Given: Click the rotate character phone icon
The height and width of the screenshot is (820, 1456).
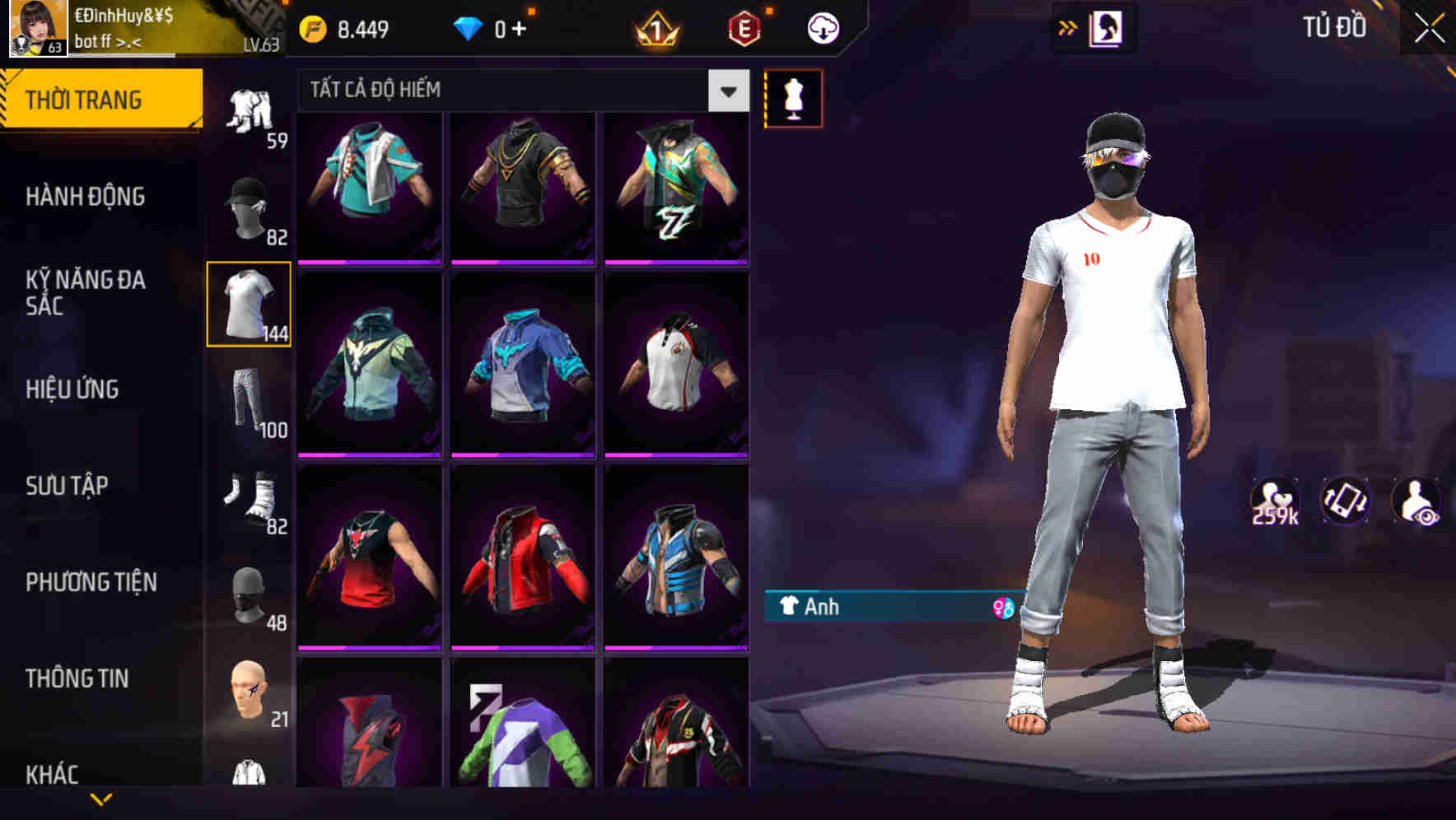Looking at the screenshot, I should [1345, 500].
